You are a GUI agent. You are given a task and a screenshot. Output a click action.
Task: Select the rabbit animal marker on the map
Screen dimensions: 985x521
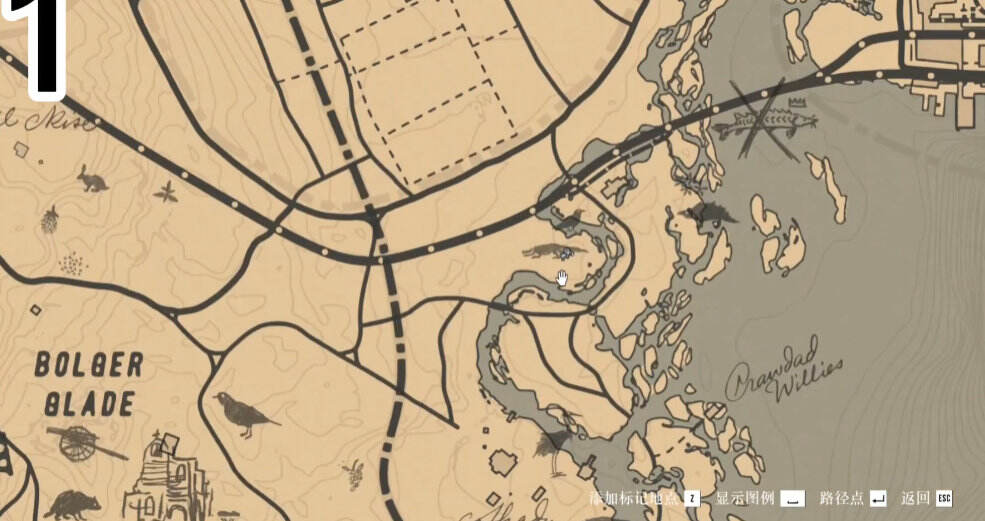click(x=93, y=179)
